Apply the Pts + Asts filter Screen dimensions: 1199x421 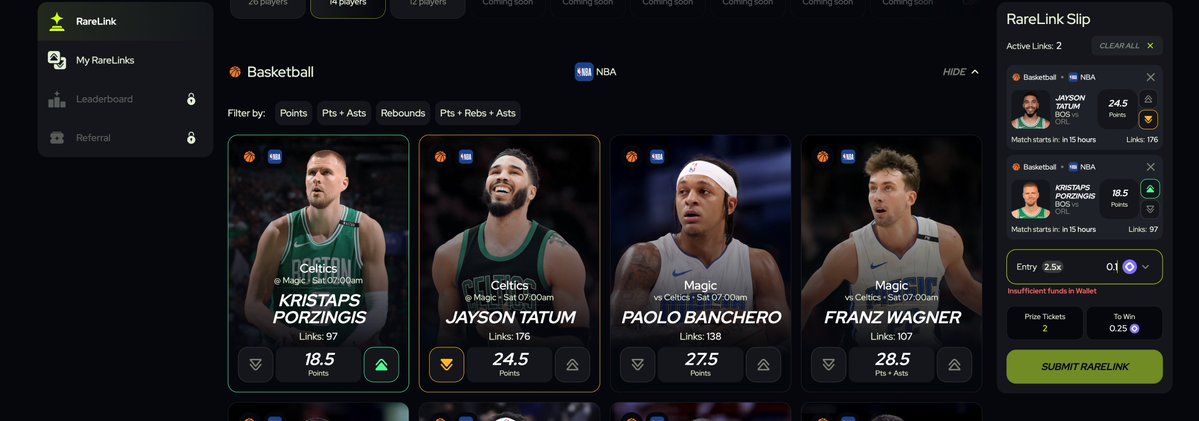343,113
